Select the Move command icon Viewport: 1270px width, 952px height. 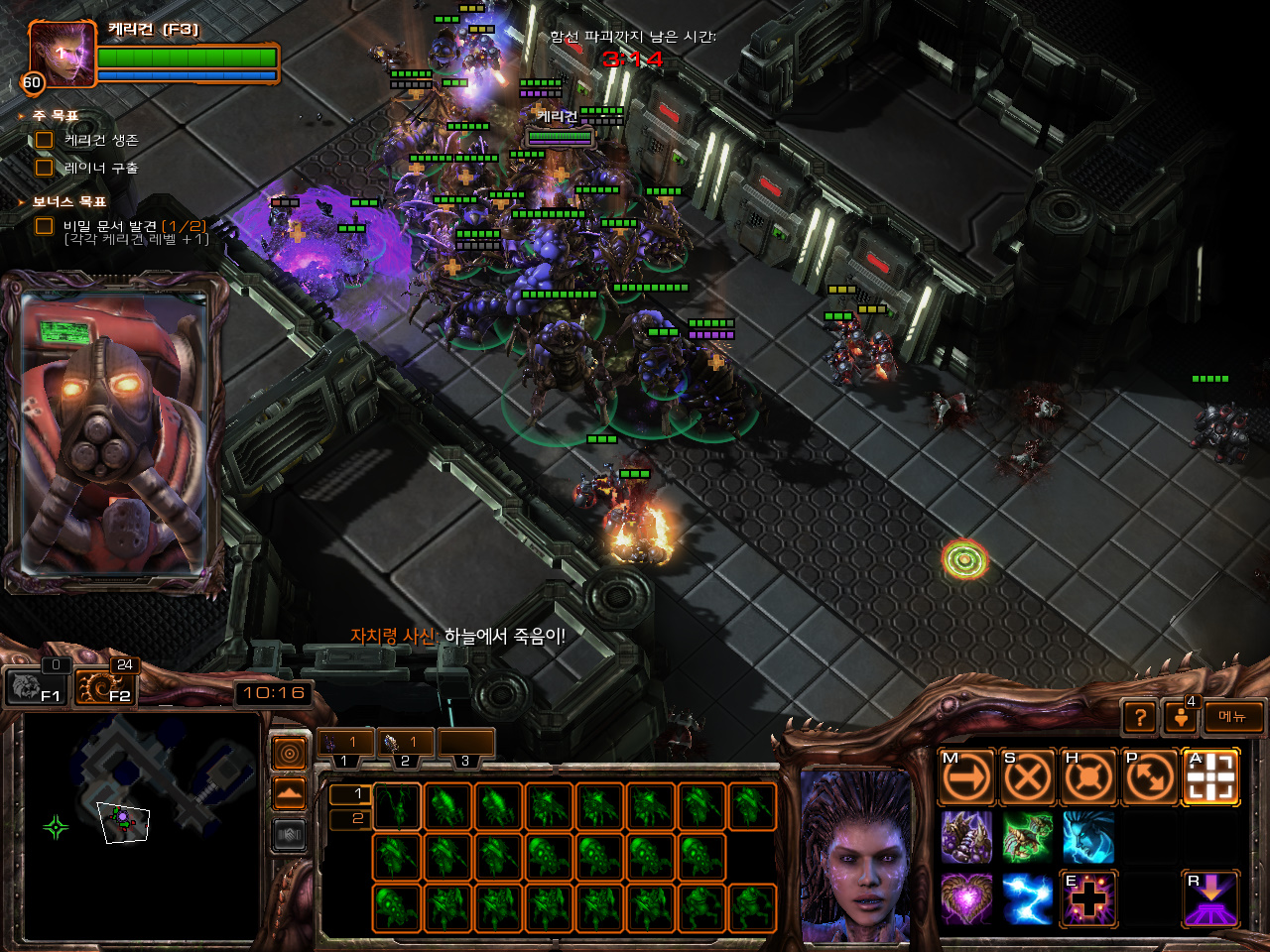(966, 777)
